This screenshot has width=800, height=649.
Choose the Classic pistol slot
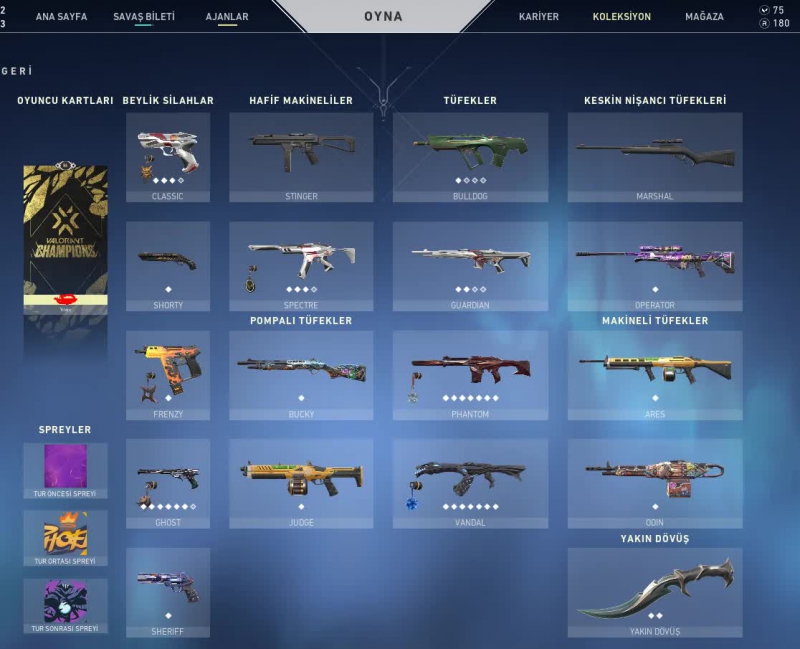coord(168,157)
